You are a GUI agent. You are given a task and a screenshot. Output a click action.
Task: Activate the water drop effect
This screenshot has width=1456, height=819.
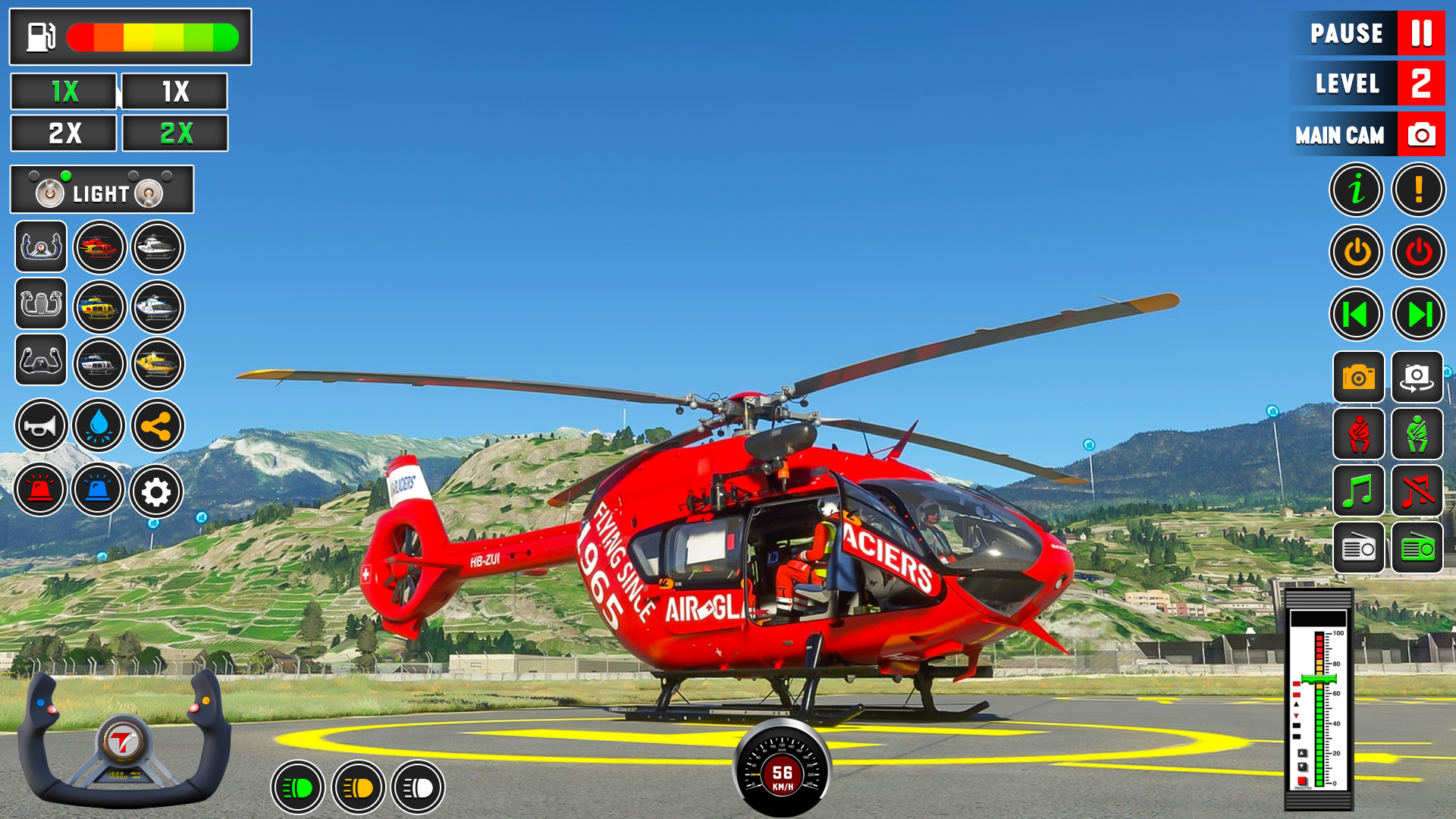tap(99, 426)
